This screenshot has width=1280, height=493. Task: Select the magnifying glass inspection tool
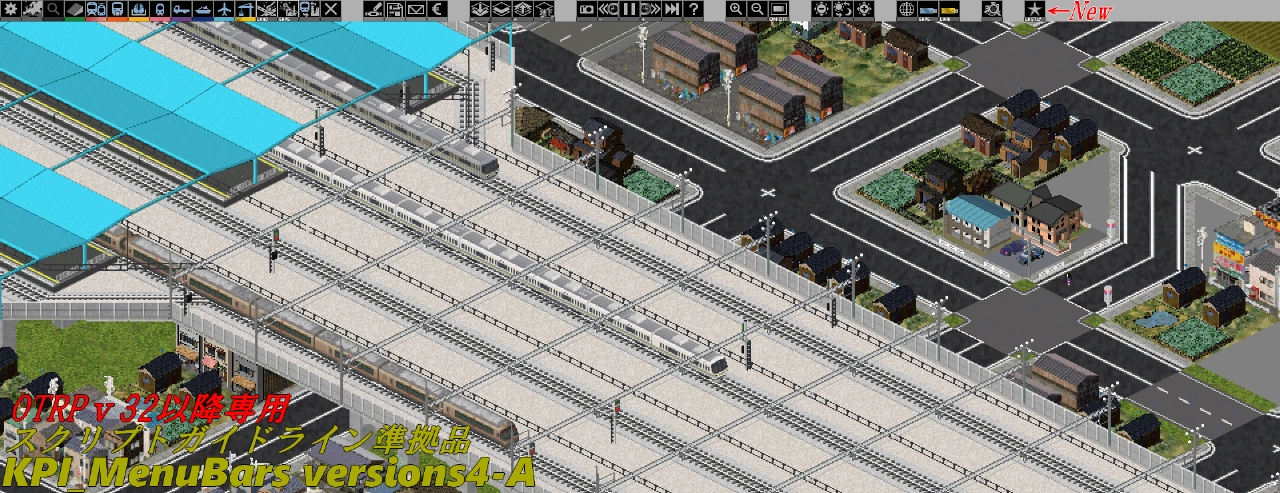[54, 9]
